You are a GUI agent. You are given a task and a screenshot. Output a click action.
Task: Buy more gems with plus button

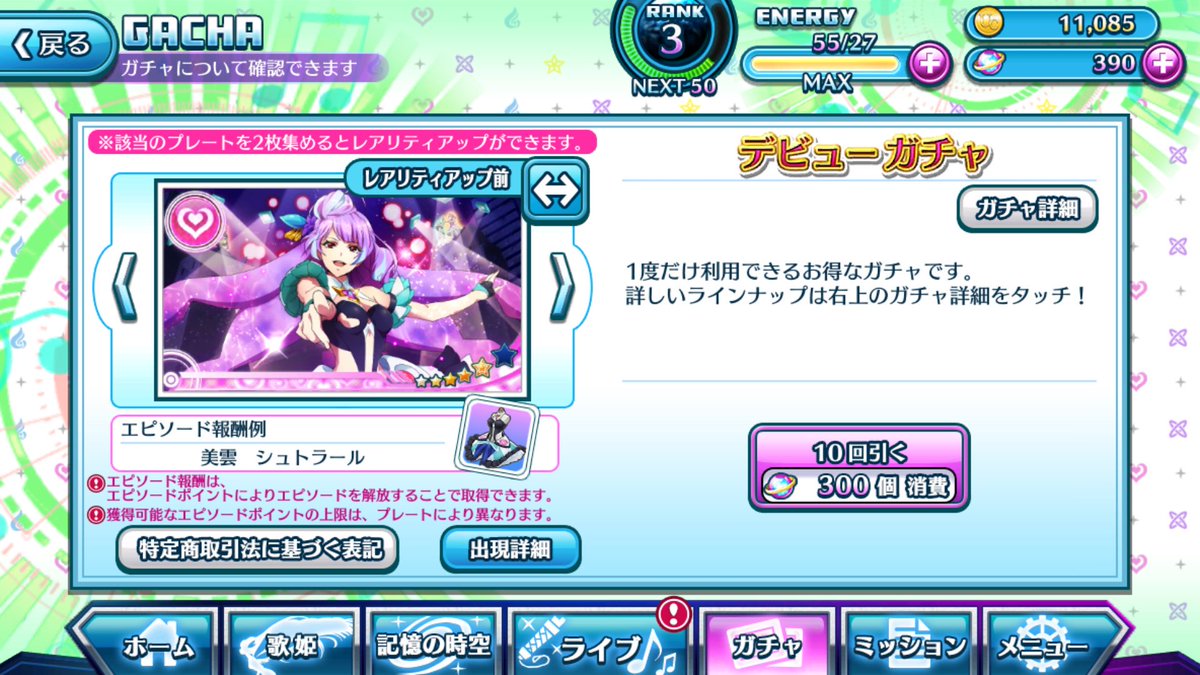coord(1161,64)
